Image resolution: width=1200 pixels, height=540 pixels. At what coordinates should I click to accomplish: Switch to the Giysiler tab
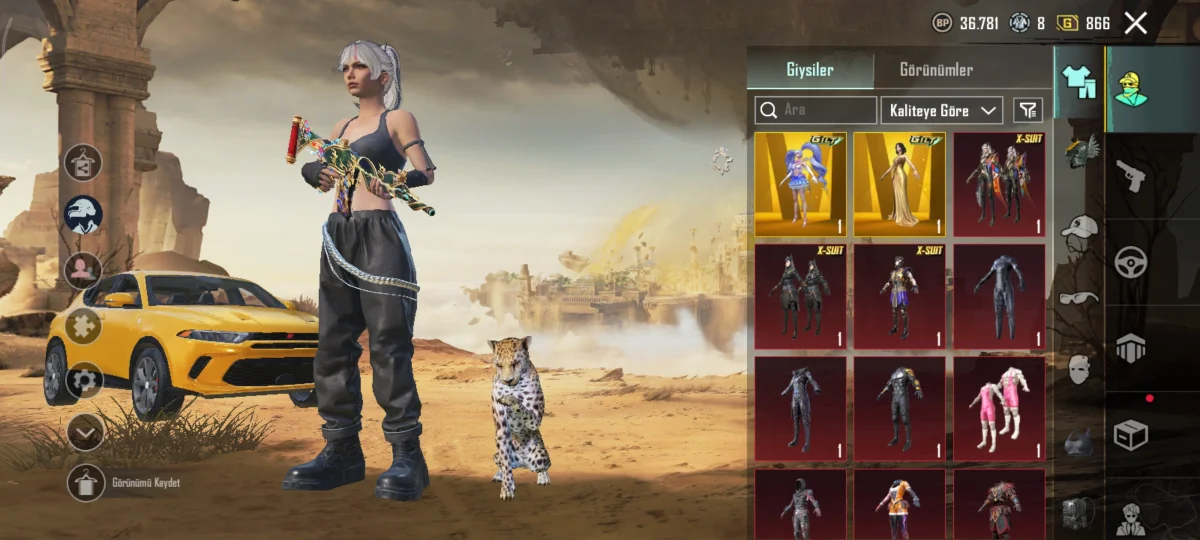[809, 70]
